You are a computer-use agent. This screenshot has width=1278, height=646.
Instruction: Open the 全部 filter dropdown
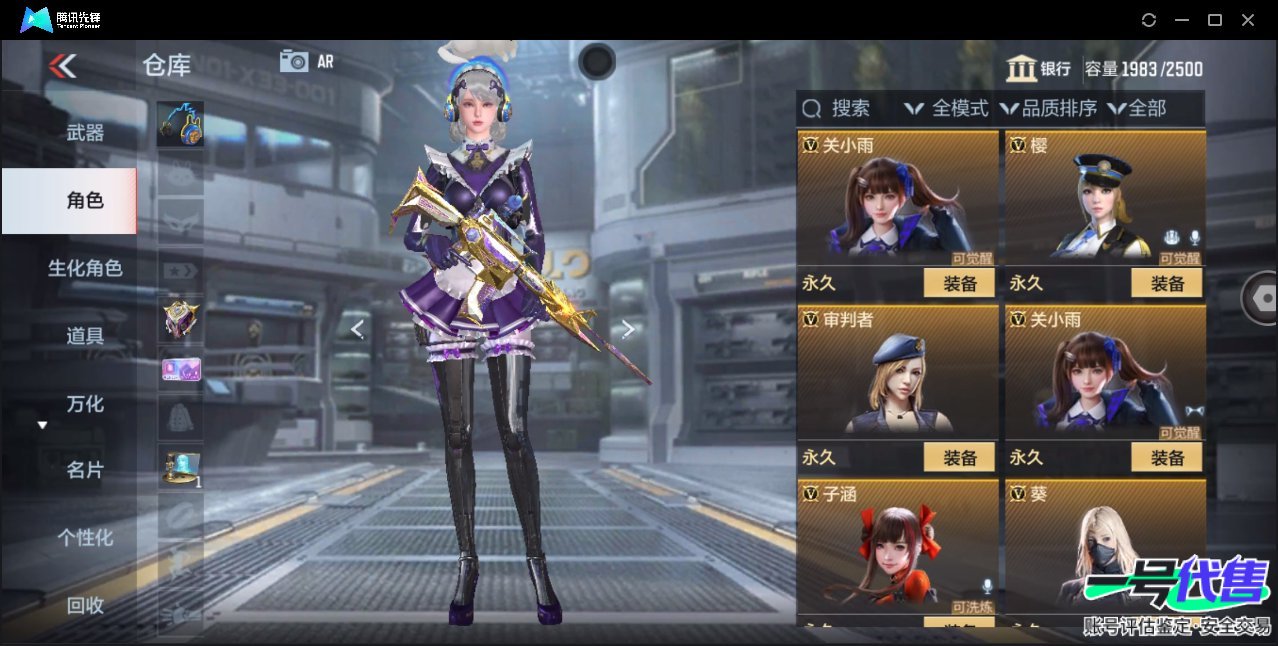1138,108
